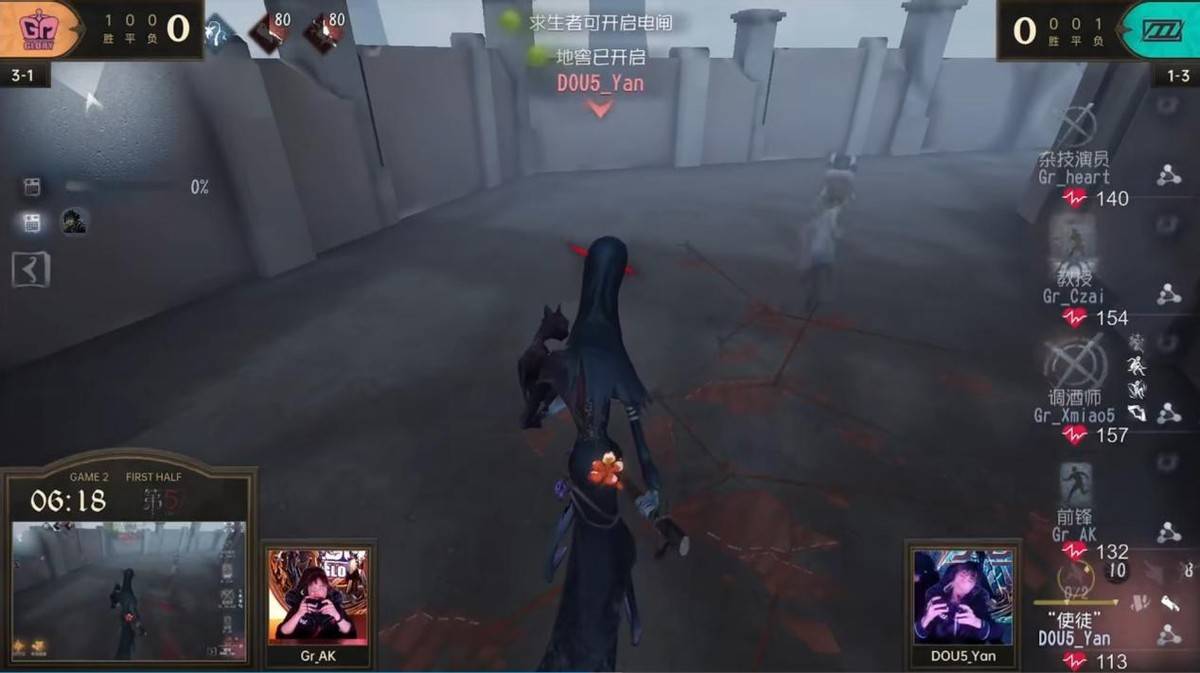Viewport: 1200px width, 673px height.
Task: Click the teal team logo in the scoreboard
Action: [x=1159, y=29]
